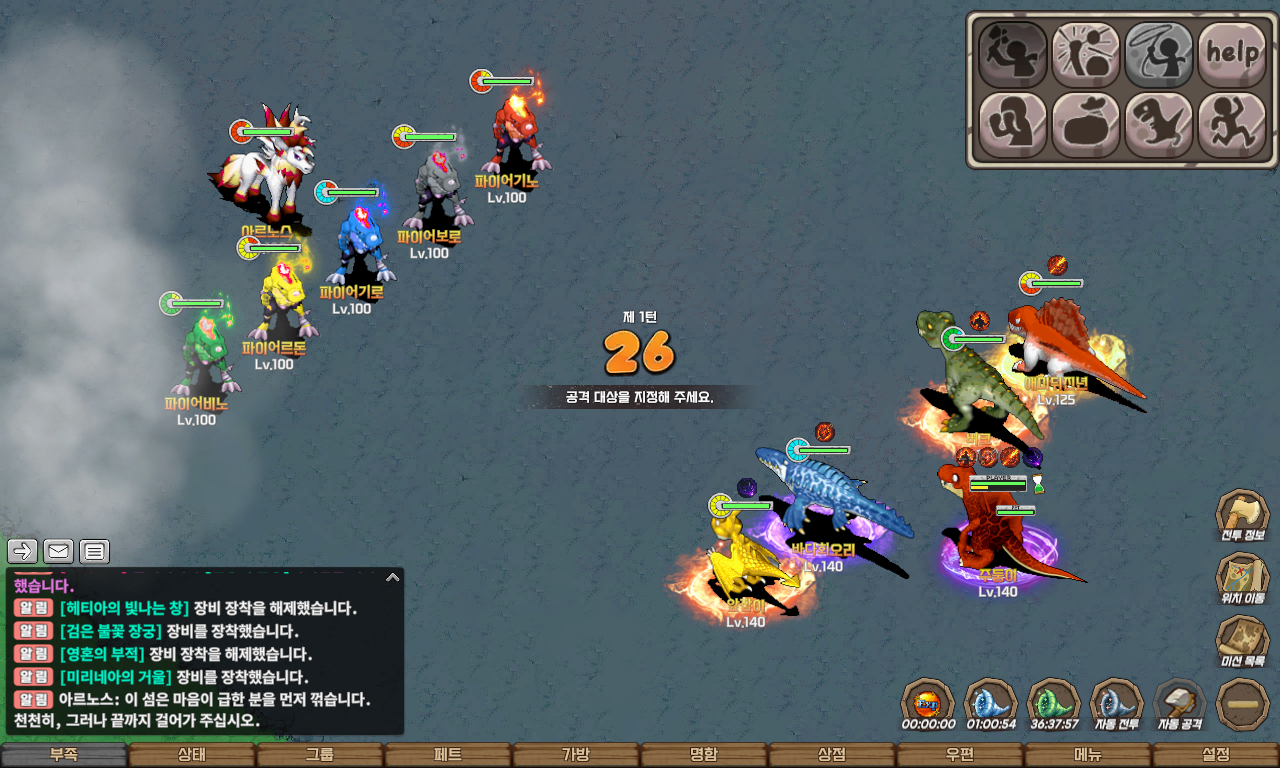The image size is (1280, 768).
Task: Open the 가방 bag tab
Action: click(576, 755)
